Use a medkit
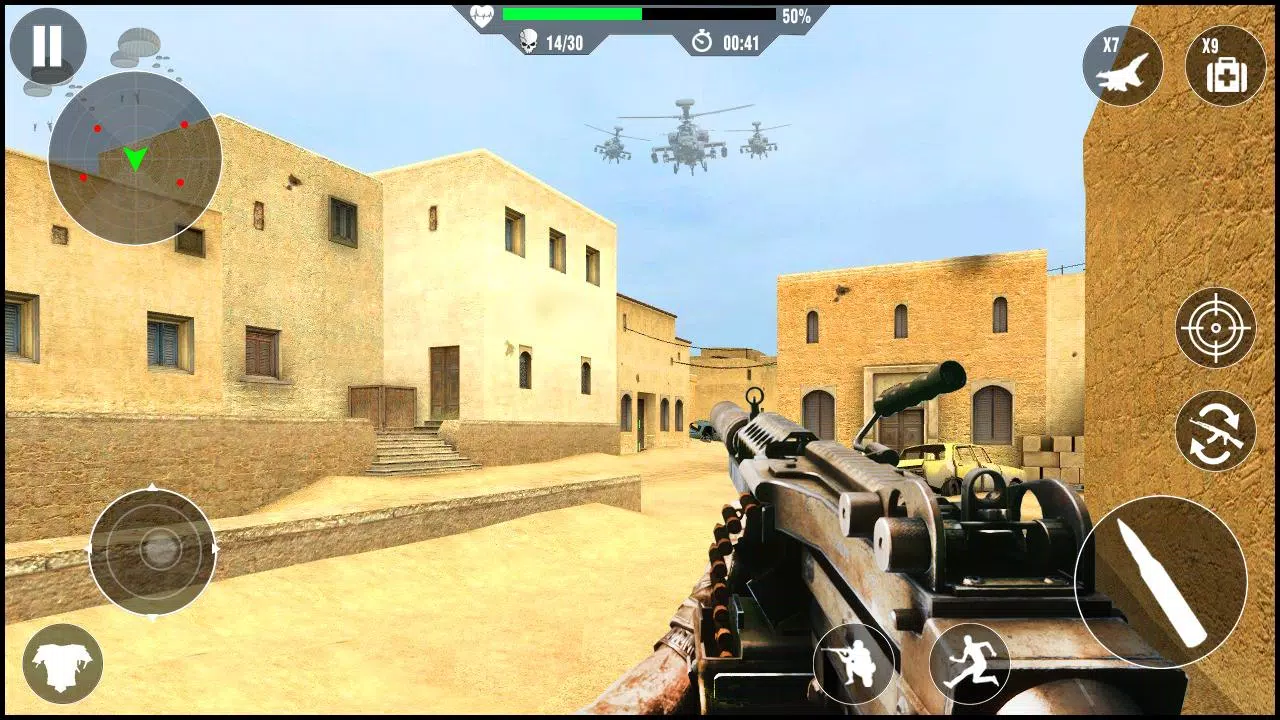Image resolution: width=1280 pixels, height=720 pixels. (1225, 66)
